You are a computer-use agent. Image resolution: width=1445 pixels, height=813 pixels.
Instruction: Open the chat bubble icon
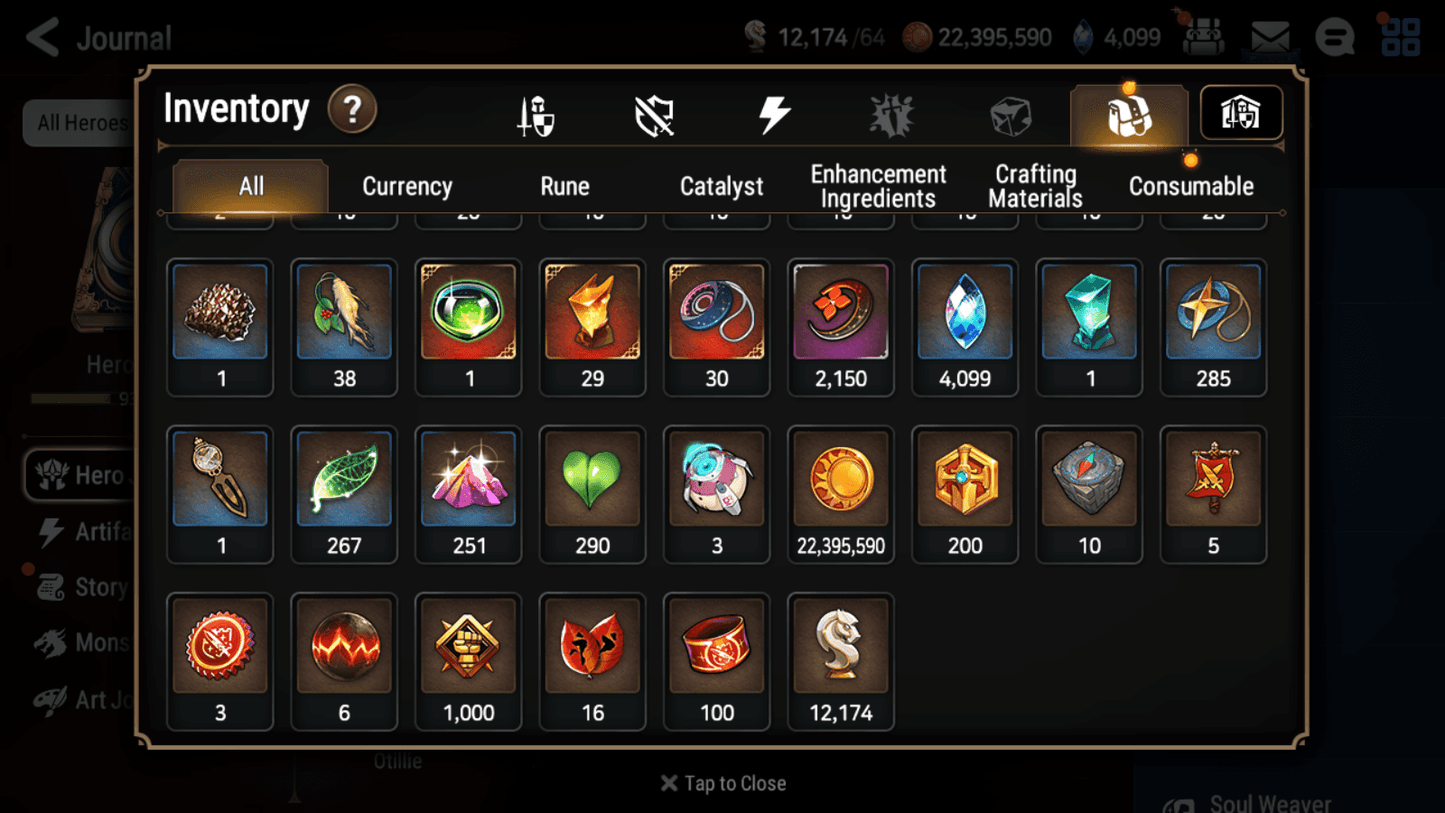(1334, 36)
